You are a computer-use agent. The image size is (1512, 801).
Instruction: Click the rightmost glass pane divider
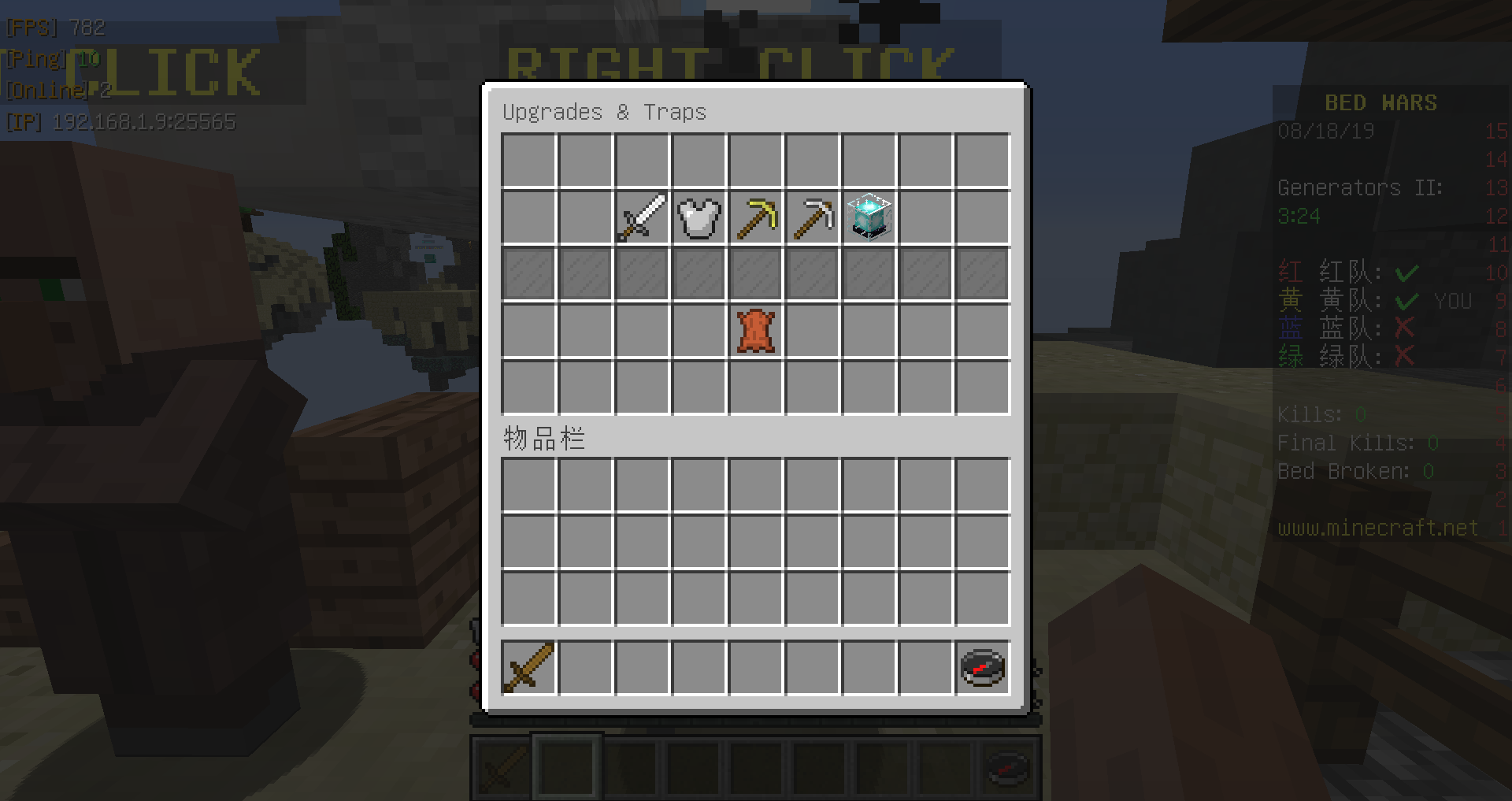982,274
